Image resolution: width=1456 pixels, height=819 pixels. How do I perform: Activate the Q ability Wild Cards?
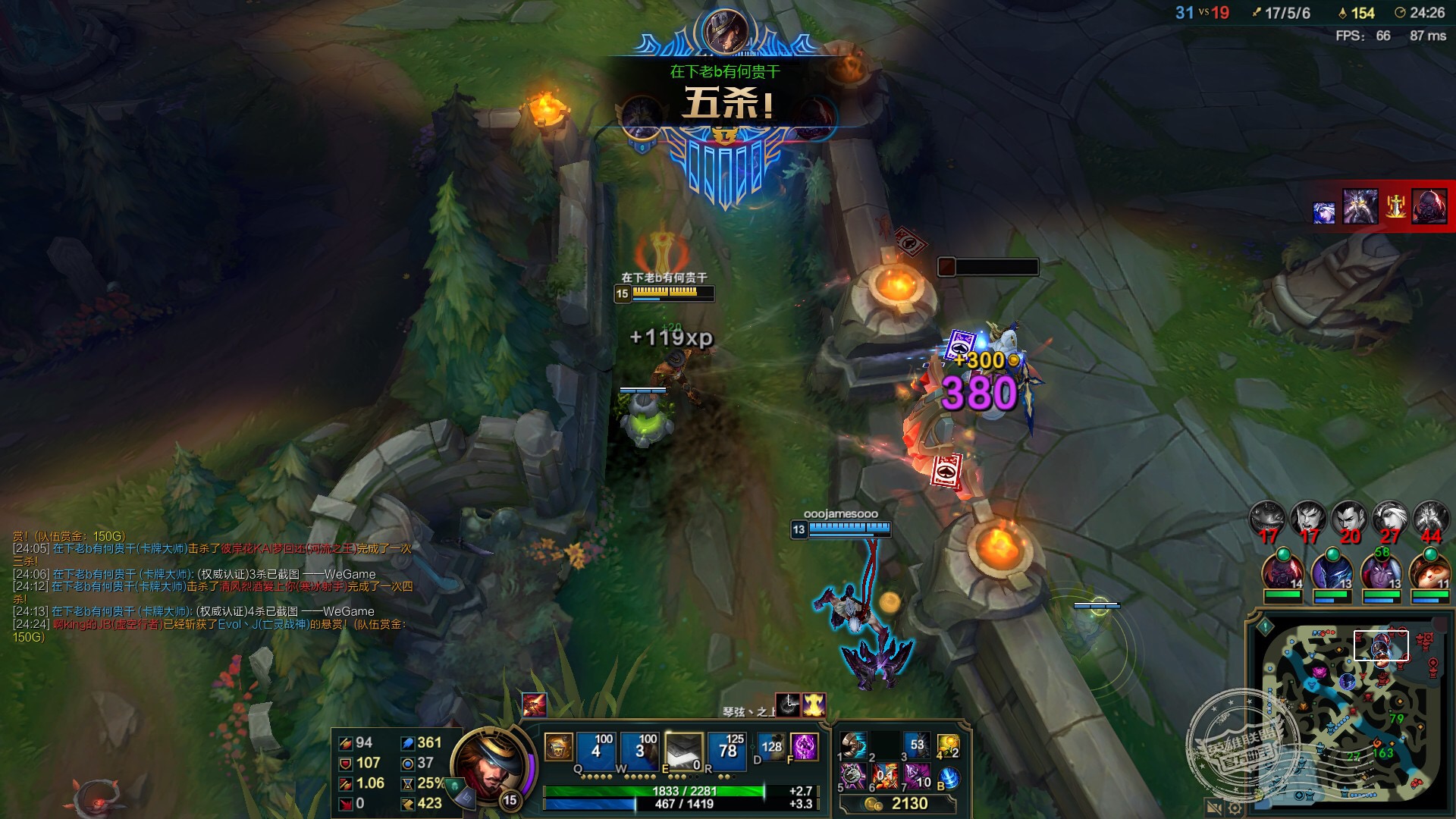pos(595,748)
